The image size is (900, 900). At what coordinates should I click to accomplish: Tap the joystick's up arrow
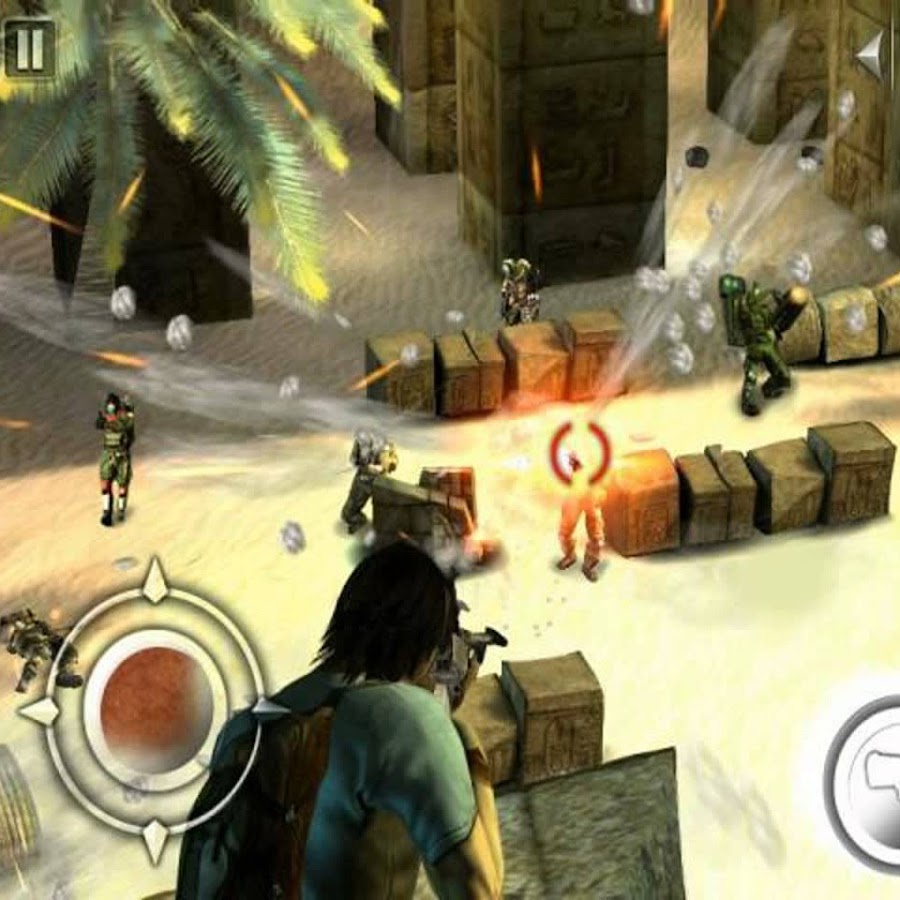click(155, 582)
